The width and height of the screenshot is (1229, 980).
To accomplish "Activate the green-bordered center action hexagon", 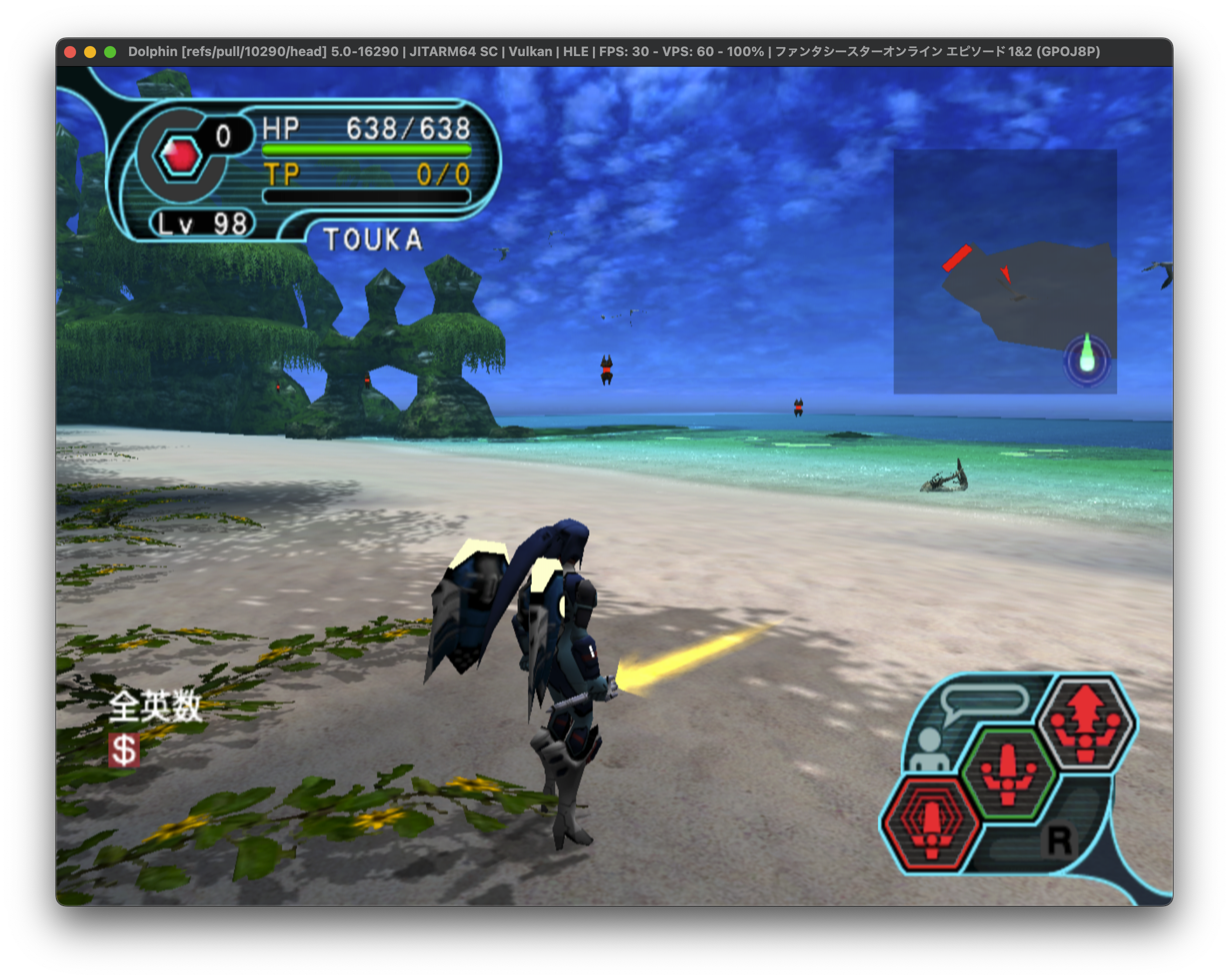I will pos(1008,773).
